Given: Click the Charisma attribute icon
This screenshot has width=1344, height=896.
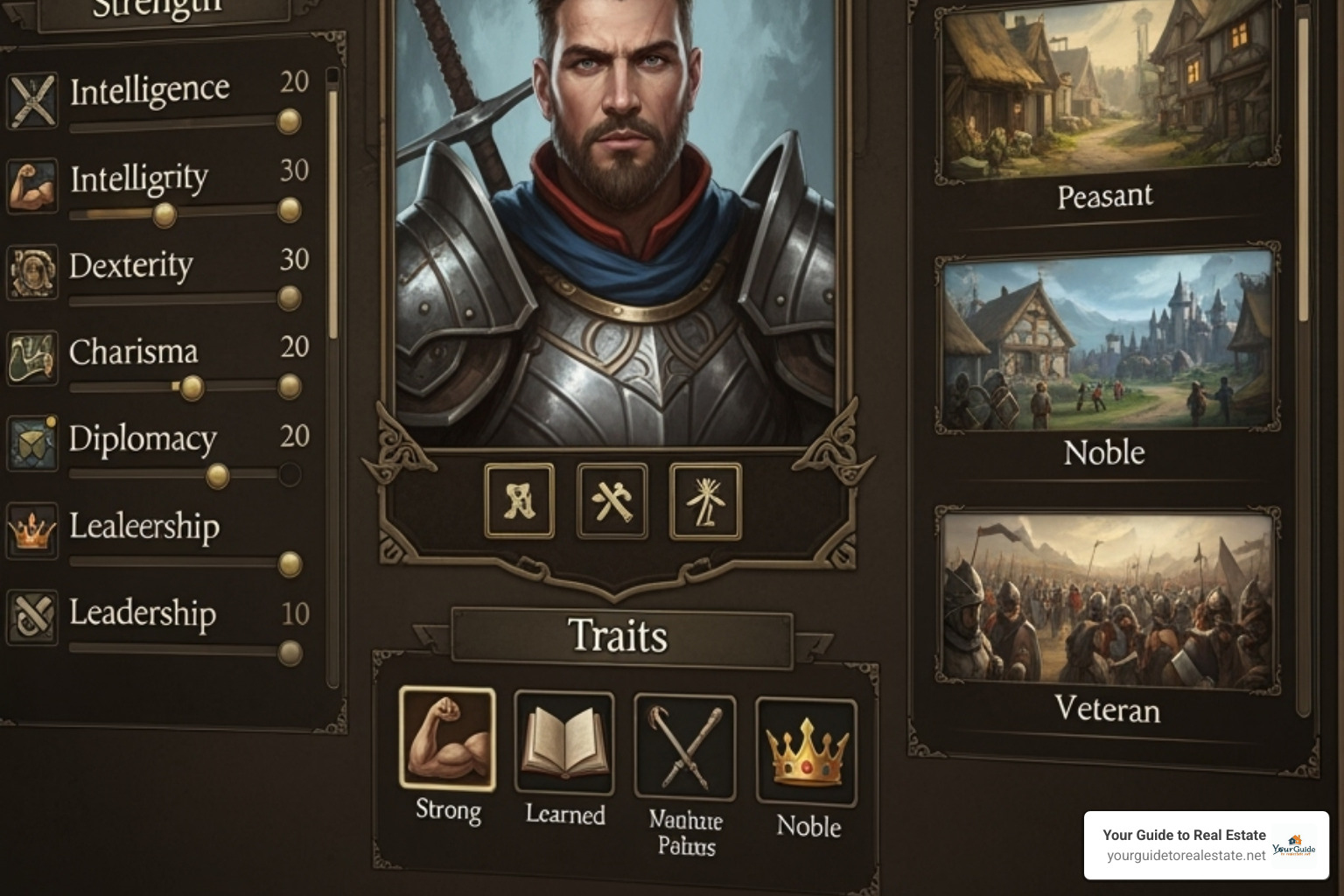Looking at the screenshot, I should 32,357.
